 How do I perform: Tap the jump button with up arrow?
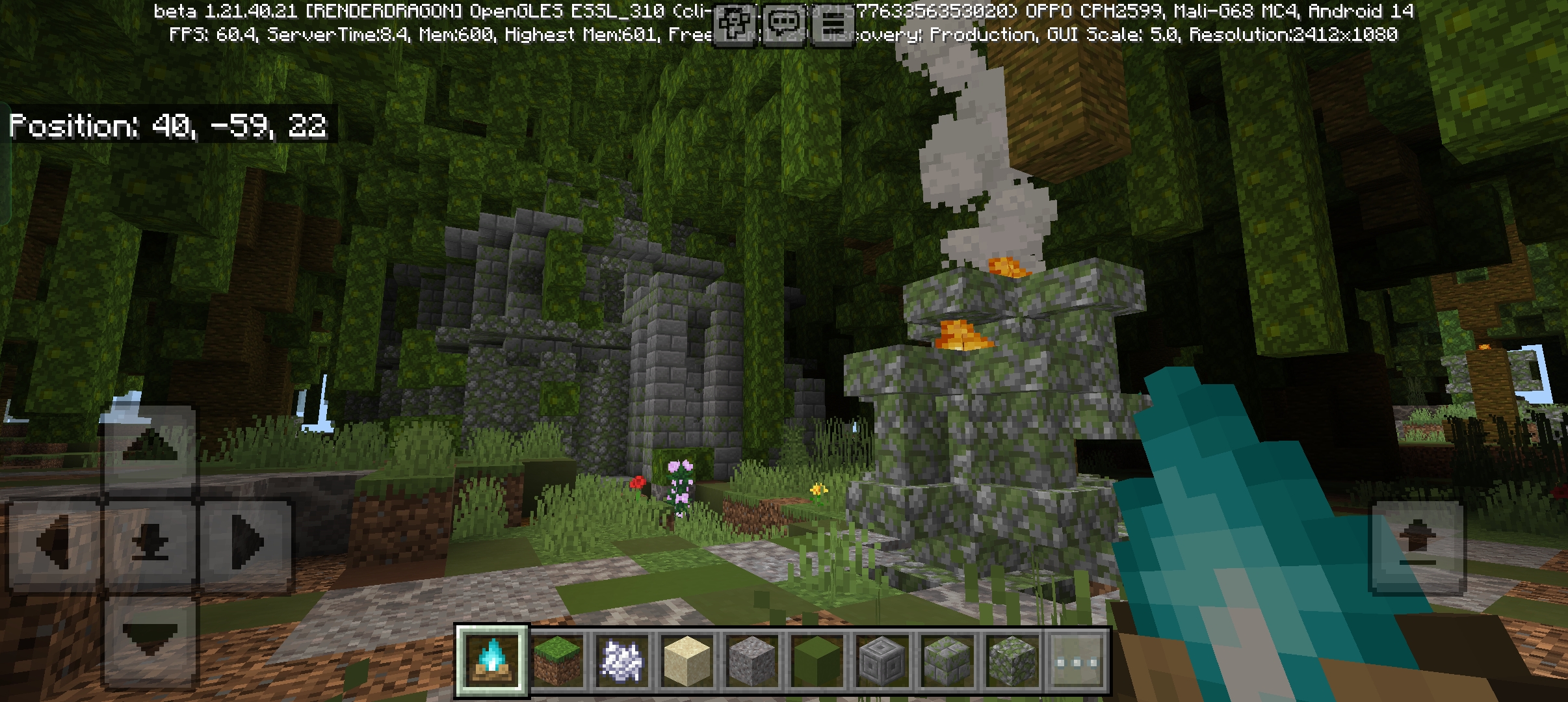(1417, 545)
